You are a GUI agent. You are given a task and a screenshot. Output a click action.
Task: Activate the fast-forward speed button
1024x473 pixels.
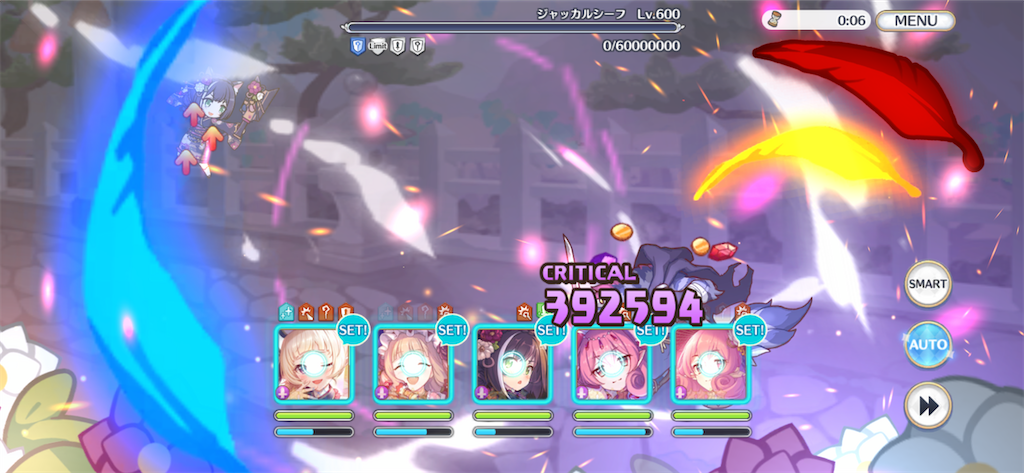[x=927, y=406]
